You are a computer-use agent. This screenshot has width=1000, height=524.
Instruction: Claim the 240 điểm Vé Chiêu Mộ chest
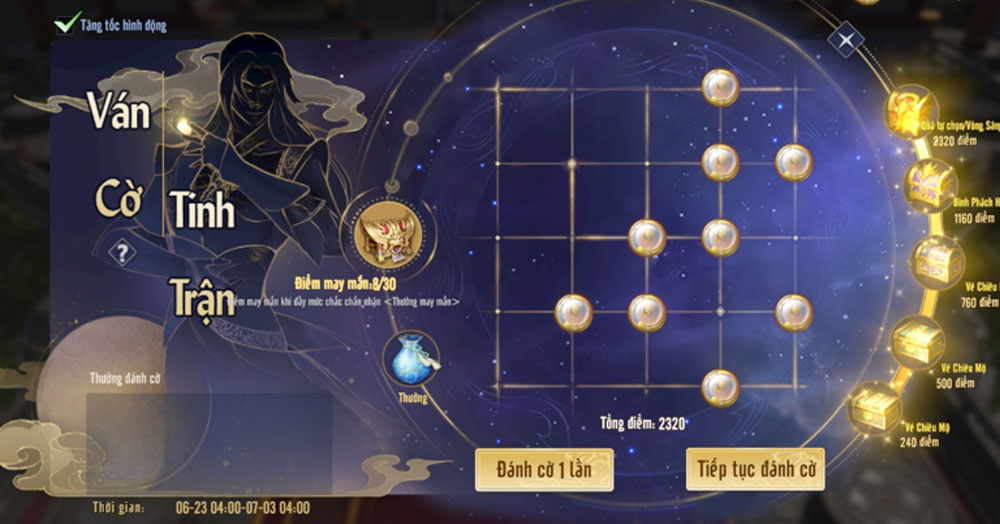(x=875, y=408)
